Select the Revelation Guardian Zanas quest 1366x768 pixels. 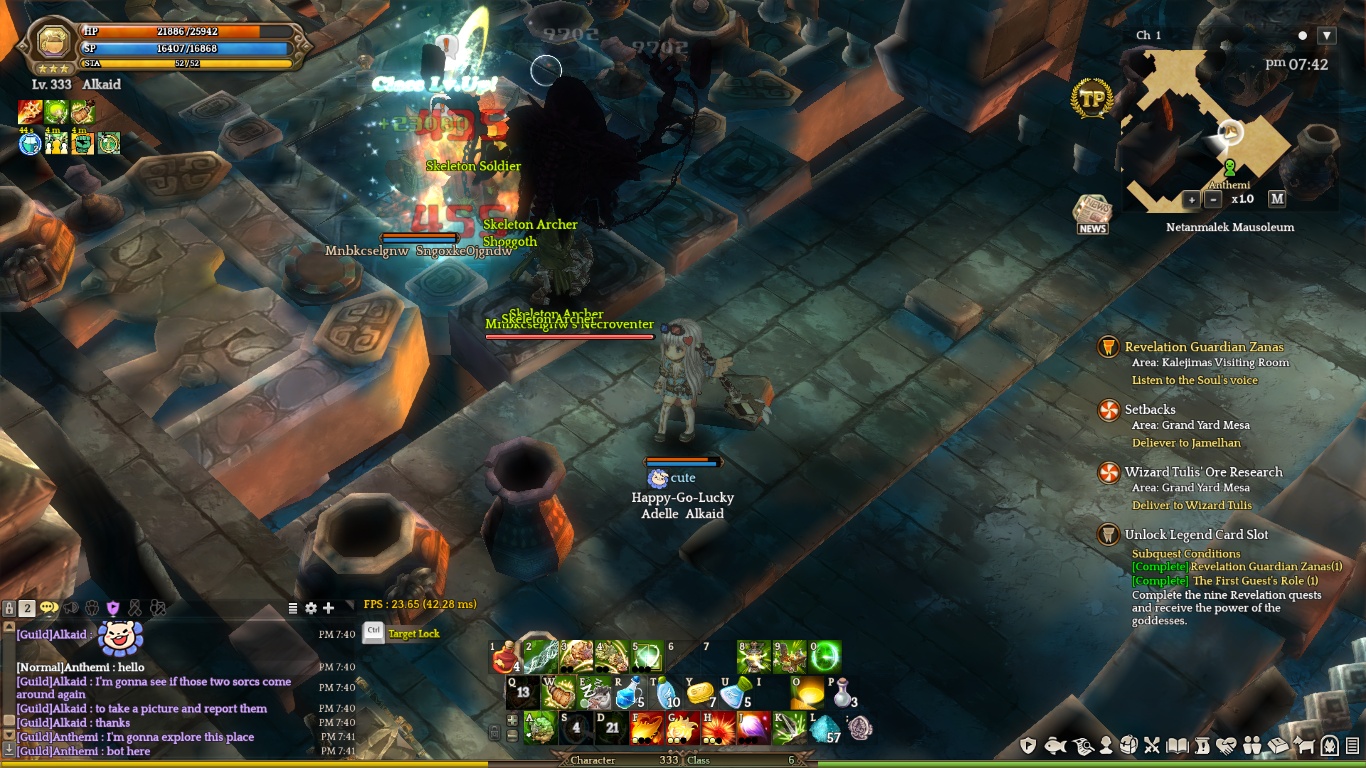click(1203, 347)
